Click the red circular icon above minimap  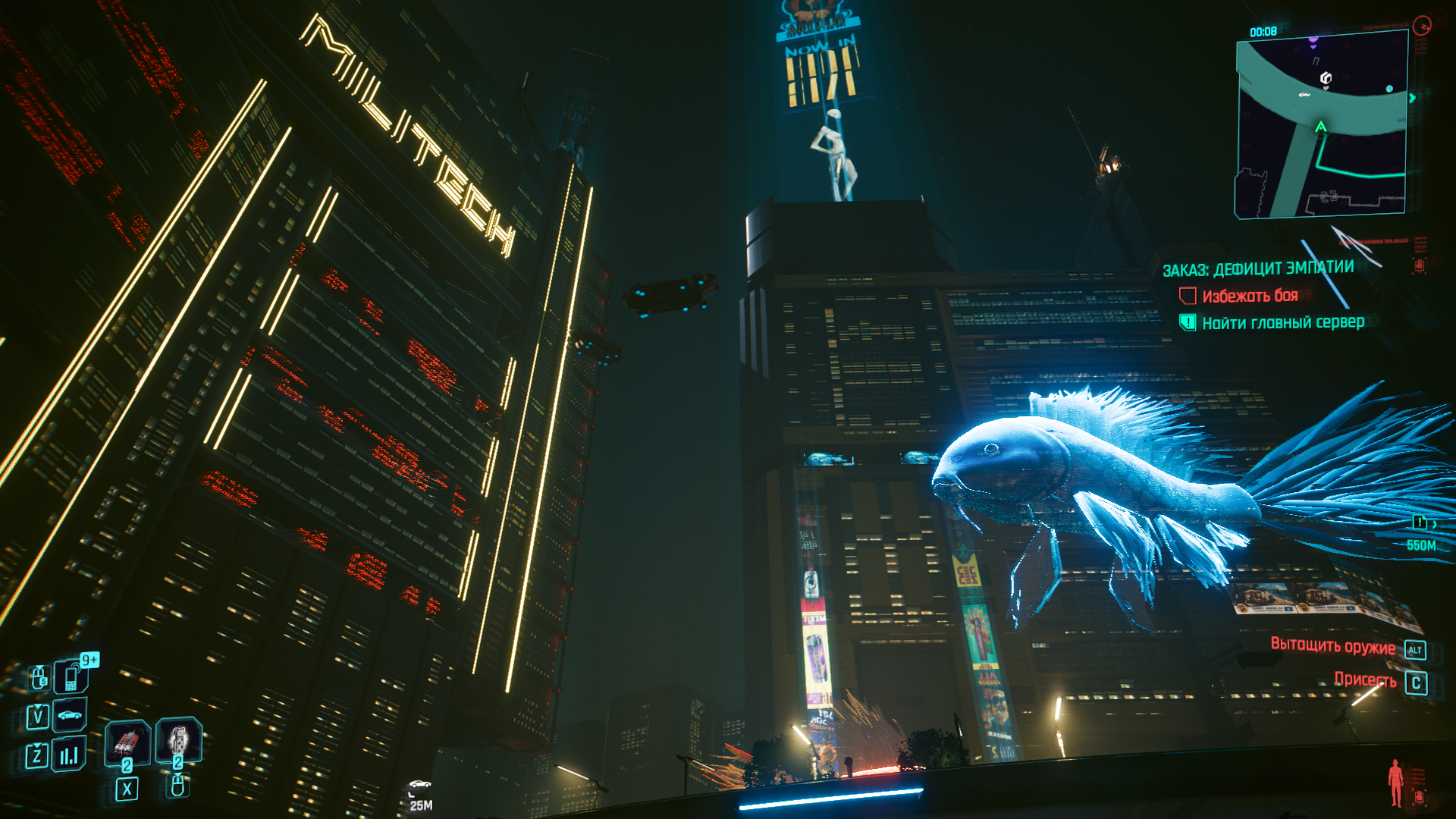coord(1422,26)
